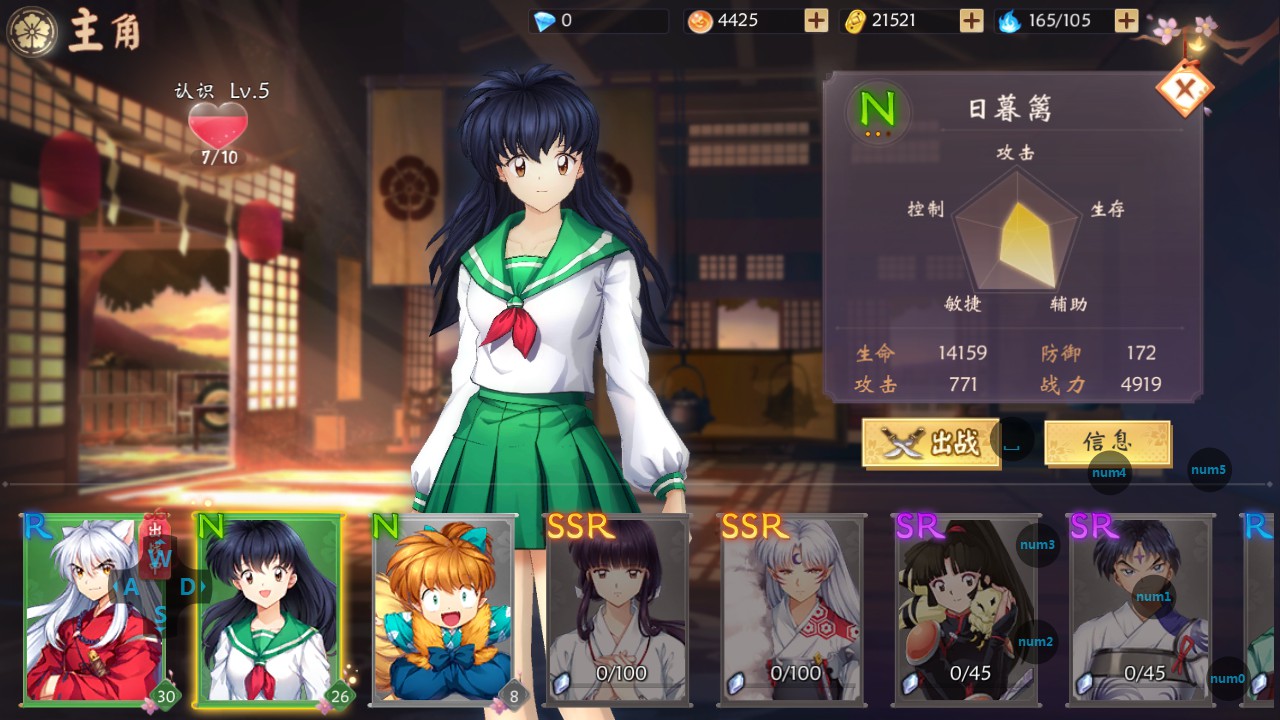Image resolution: width=1280 pixels, height=720 pixels.
Task: Click the 主角 crest back icon
Action: pos(32,31)
